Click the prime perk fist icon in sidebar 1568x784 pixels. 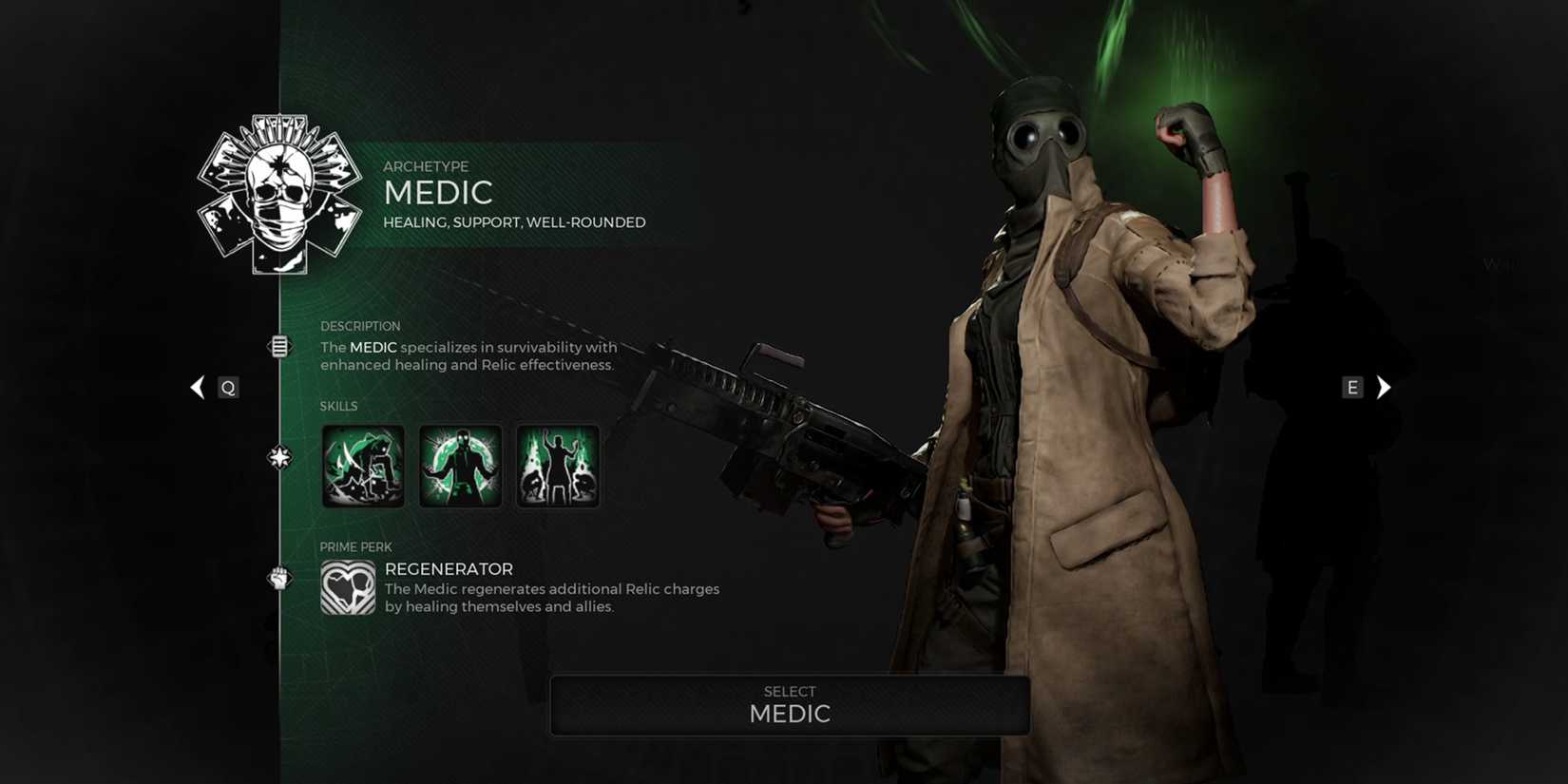coord(278,580)
